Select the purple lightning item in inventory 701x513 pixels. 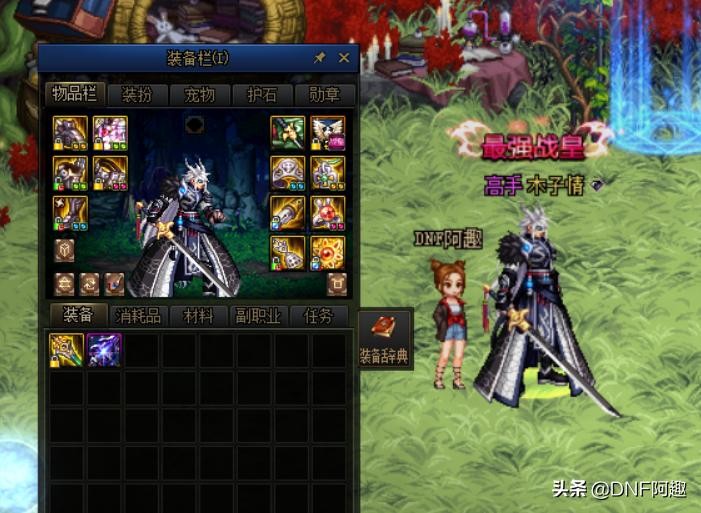click(104, 350)
